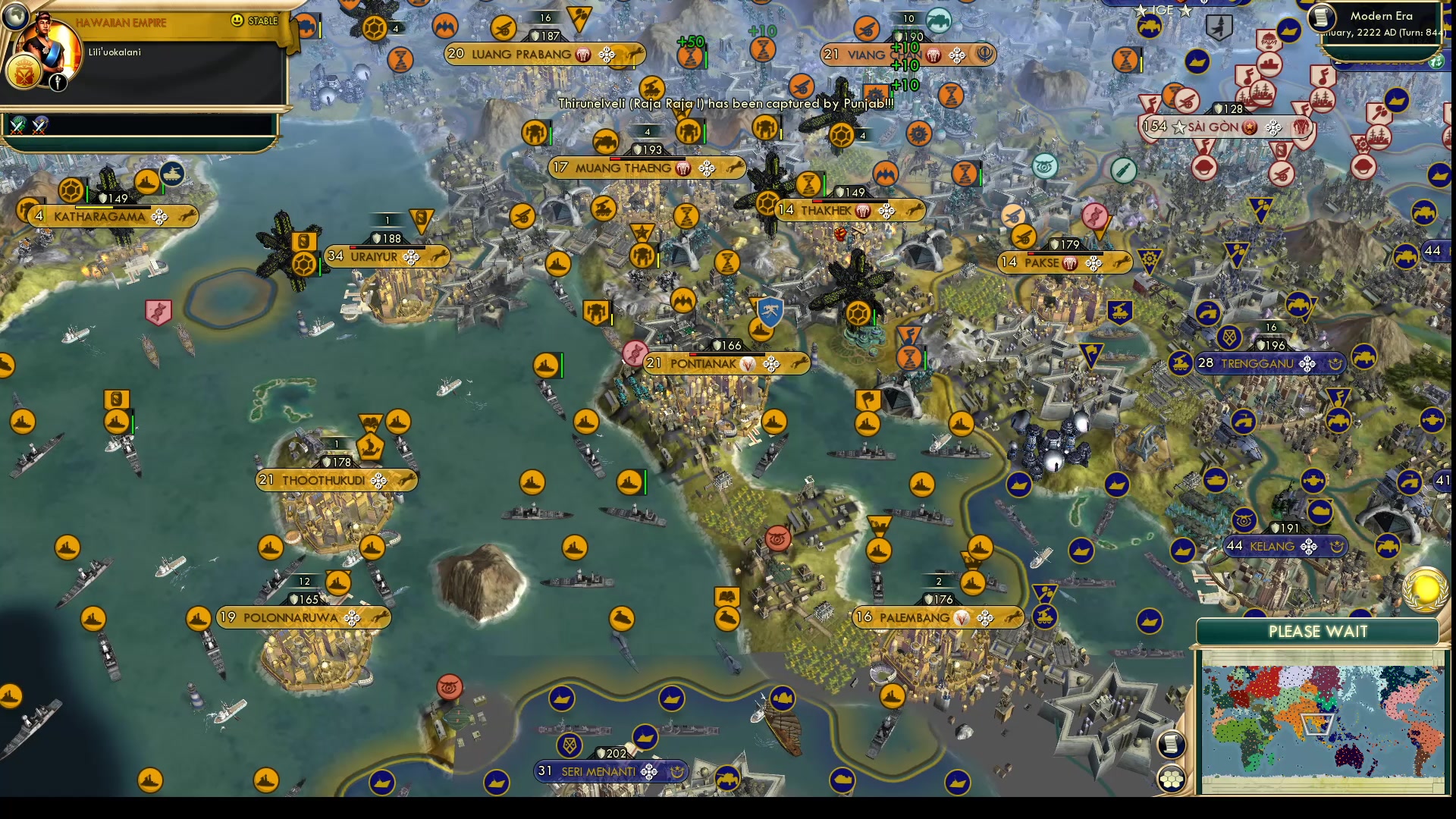Viewport: 1456px width, 819px height.
Task: Select the Hawaiian Empire title bar
Action: click(x=121, y=22)
